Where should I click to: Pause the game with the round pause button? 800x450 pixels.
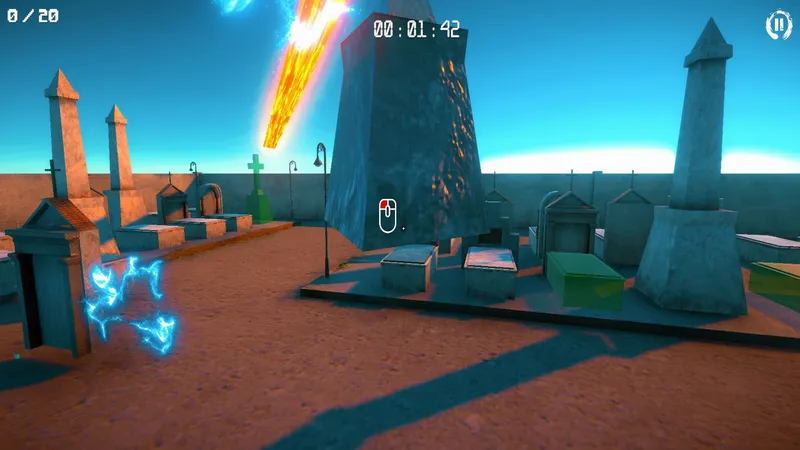778,25
